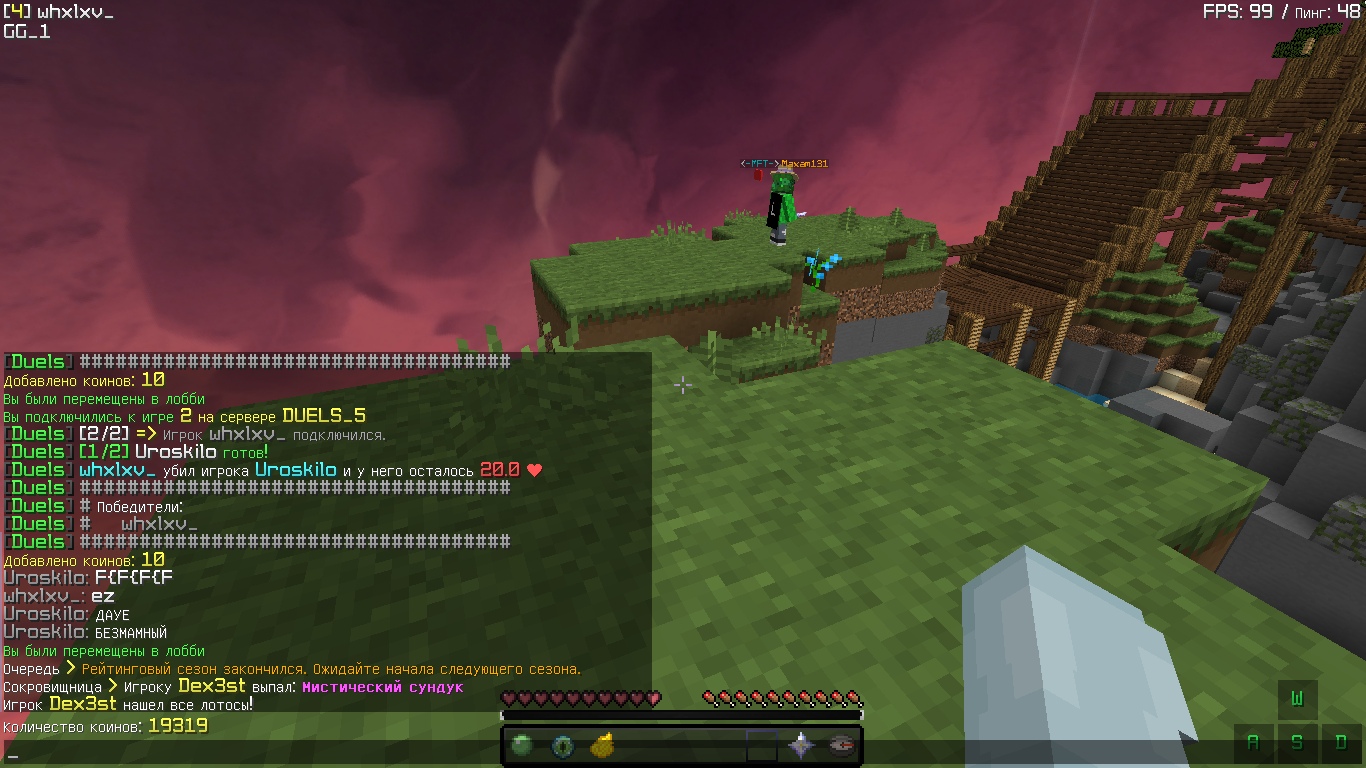Click the experience bar above the hotbar

683,713
